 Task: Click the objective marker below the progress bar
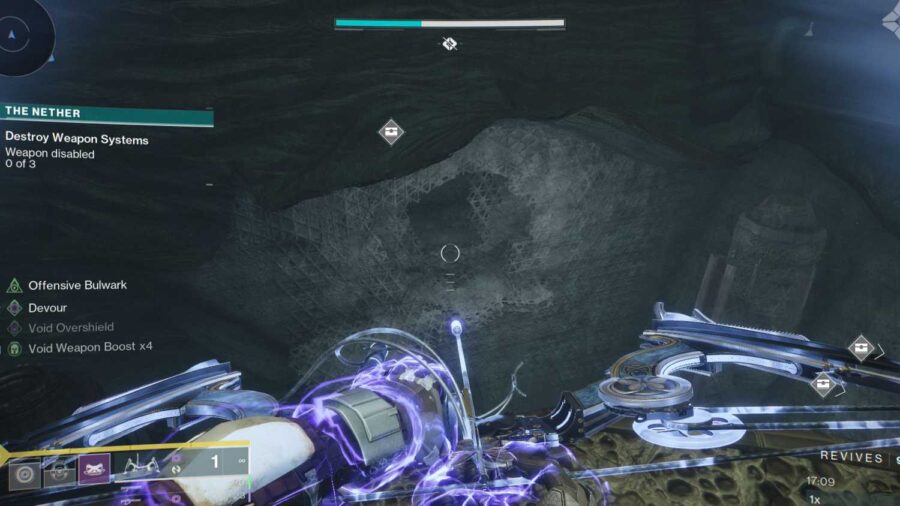(x=450, y=44)
